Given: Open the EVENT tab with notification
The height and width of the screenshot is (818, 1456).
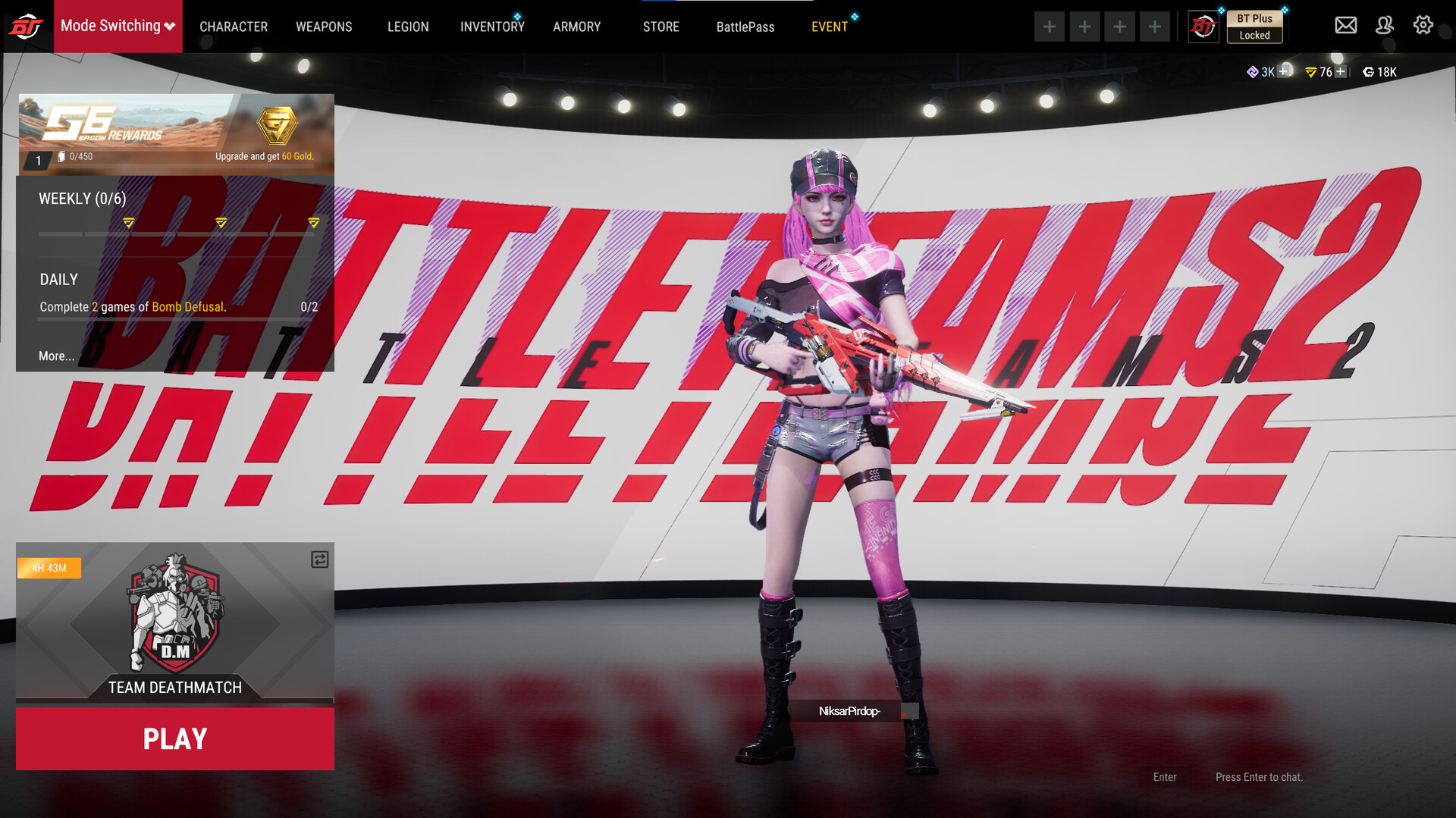Looking at the screenshot, I should [x=830, y=27].
